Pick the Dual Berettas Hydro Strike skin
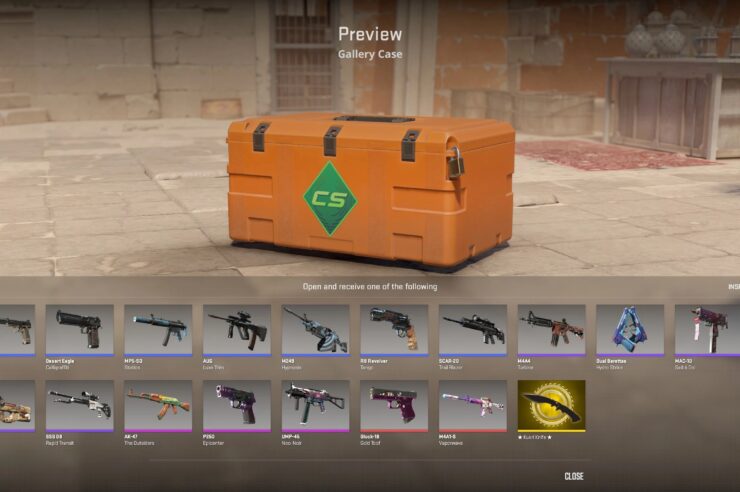 629,330
